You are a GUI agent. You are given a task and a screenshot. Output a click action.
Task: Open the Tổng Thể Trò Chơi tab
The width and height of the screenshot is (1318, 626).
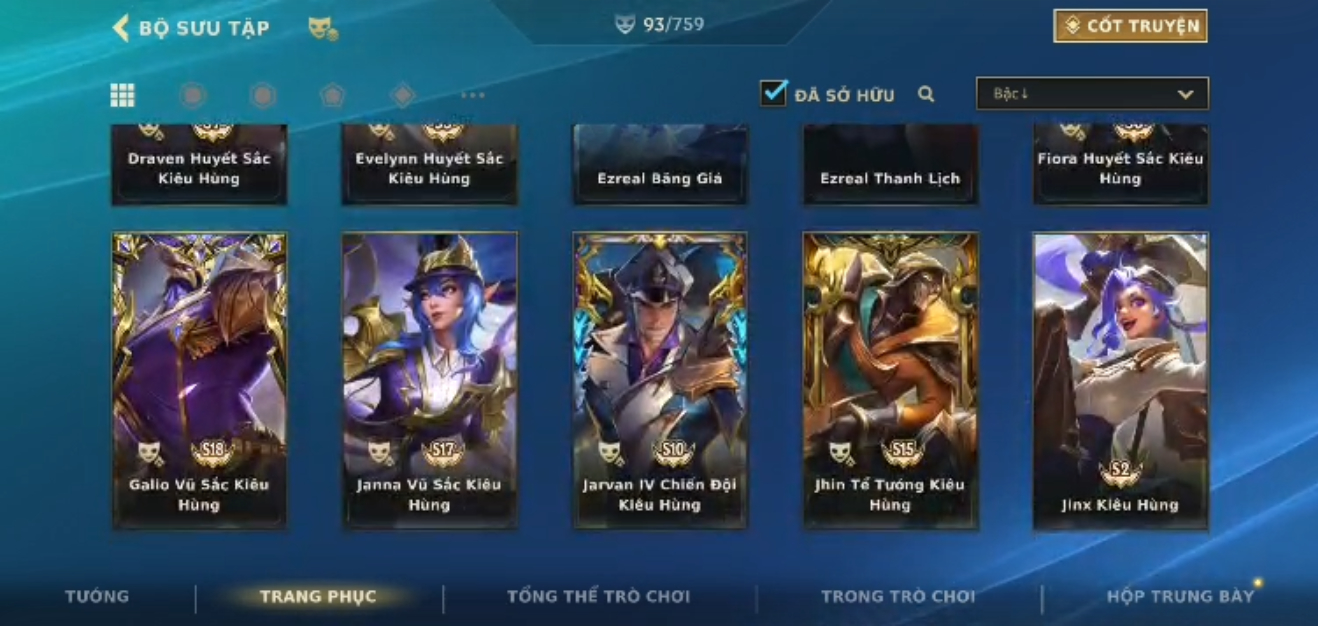[598, 597]
